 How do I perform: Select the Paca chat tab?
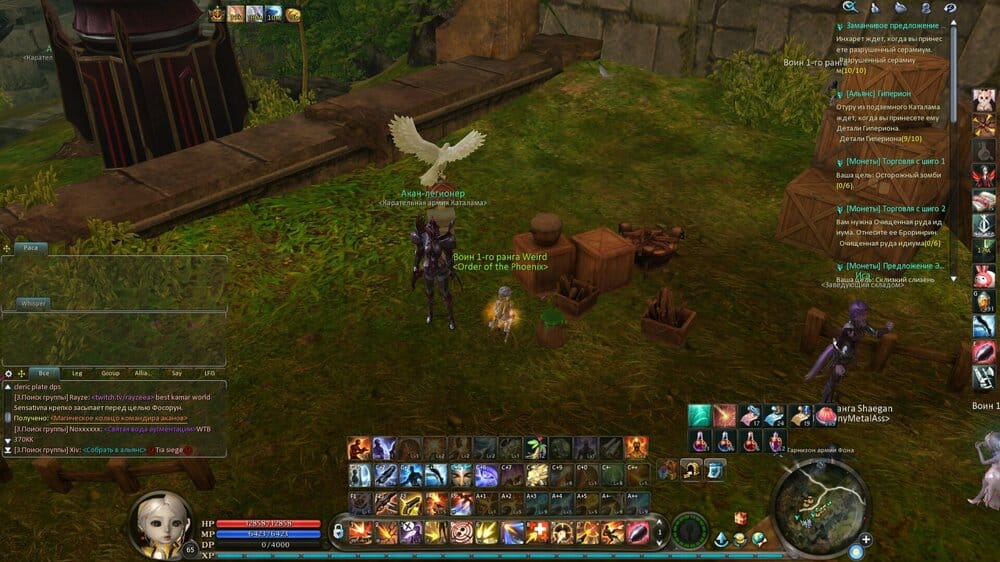[31, 247]
